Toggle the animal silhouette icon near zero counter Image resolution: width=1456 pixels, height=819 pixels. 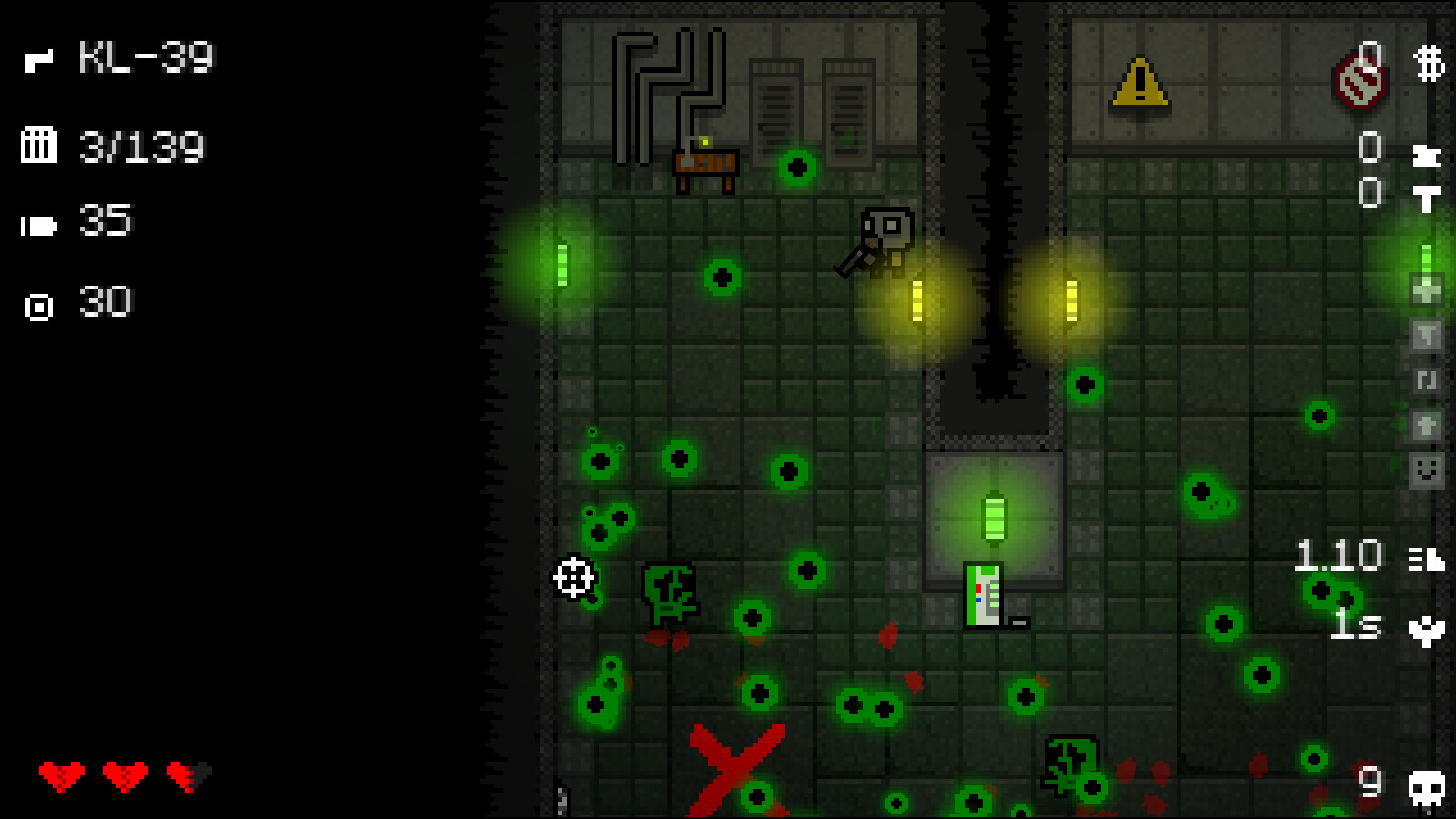tap(1425, 155)
